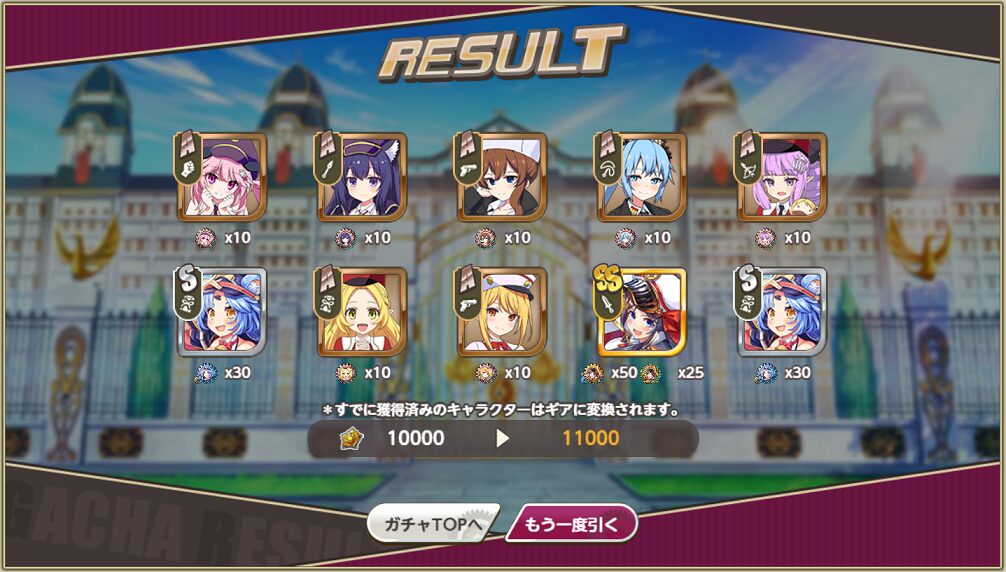Select the light blue-haired character card
Image resolution: width=1006 pixels, height=572 pixels.
point(642,177)
